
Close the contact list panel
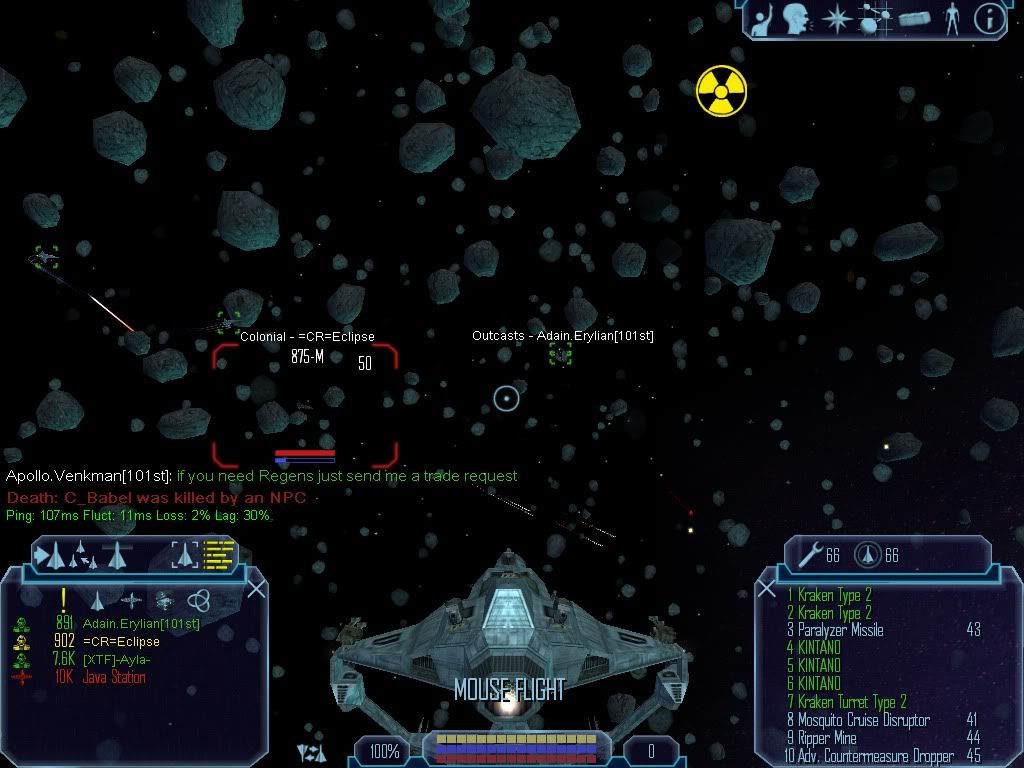coord(256,589)
